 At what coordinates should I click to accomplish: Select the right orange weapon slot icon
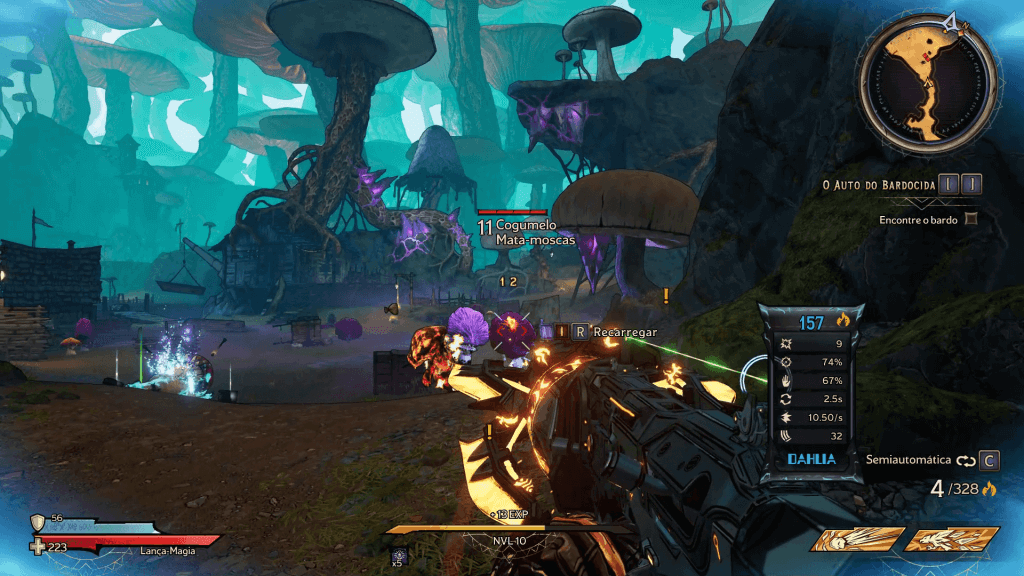pos(952,540)
